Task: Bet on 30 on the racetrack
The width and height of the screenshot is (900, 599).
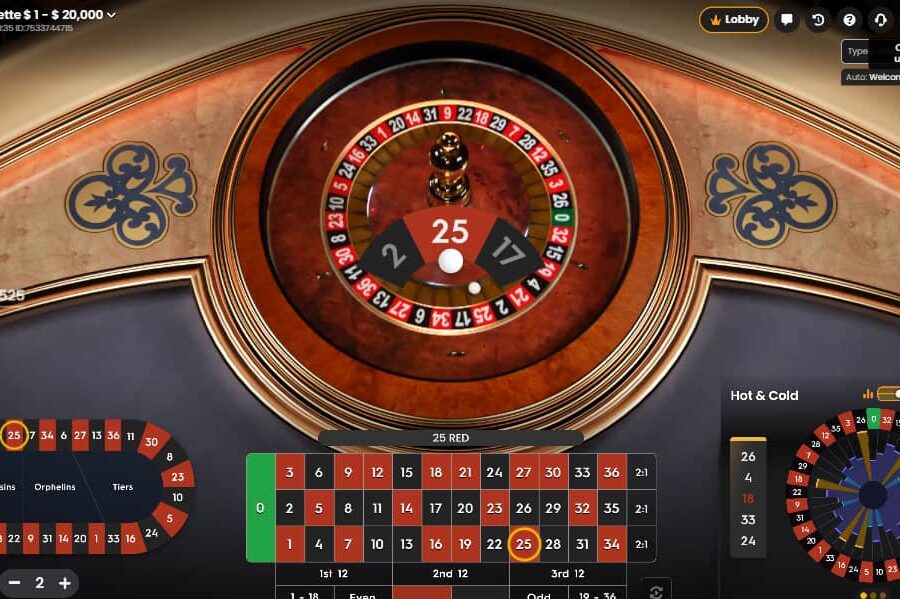Action: coord(151,441)
